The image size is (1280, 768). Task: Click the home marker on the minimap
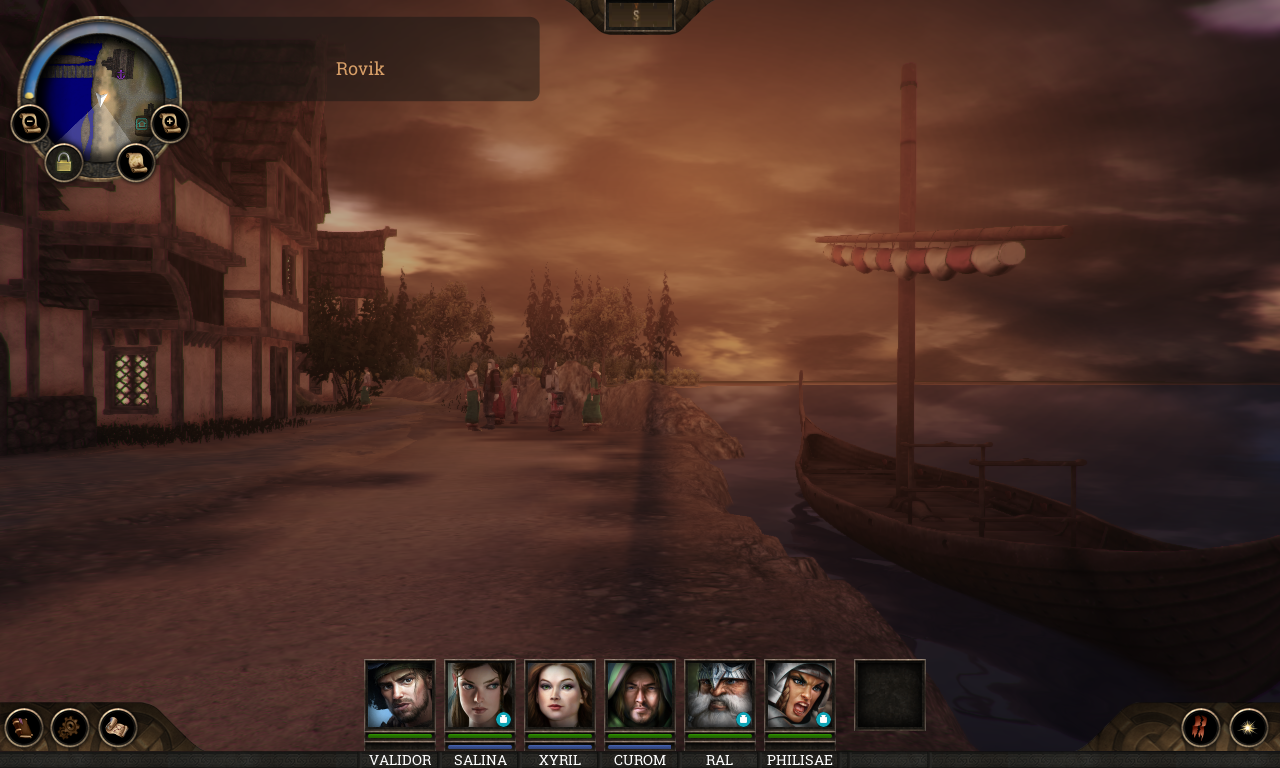tap(141, 124)
